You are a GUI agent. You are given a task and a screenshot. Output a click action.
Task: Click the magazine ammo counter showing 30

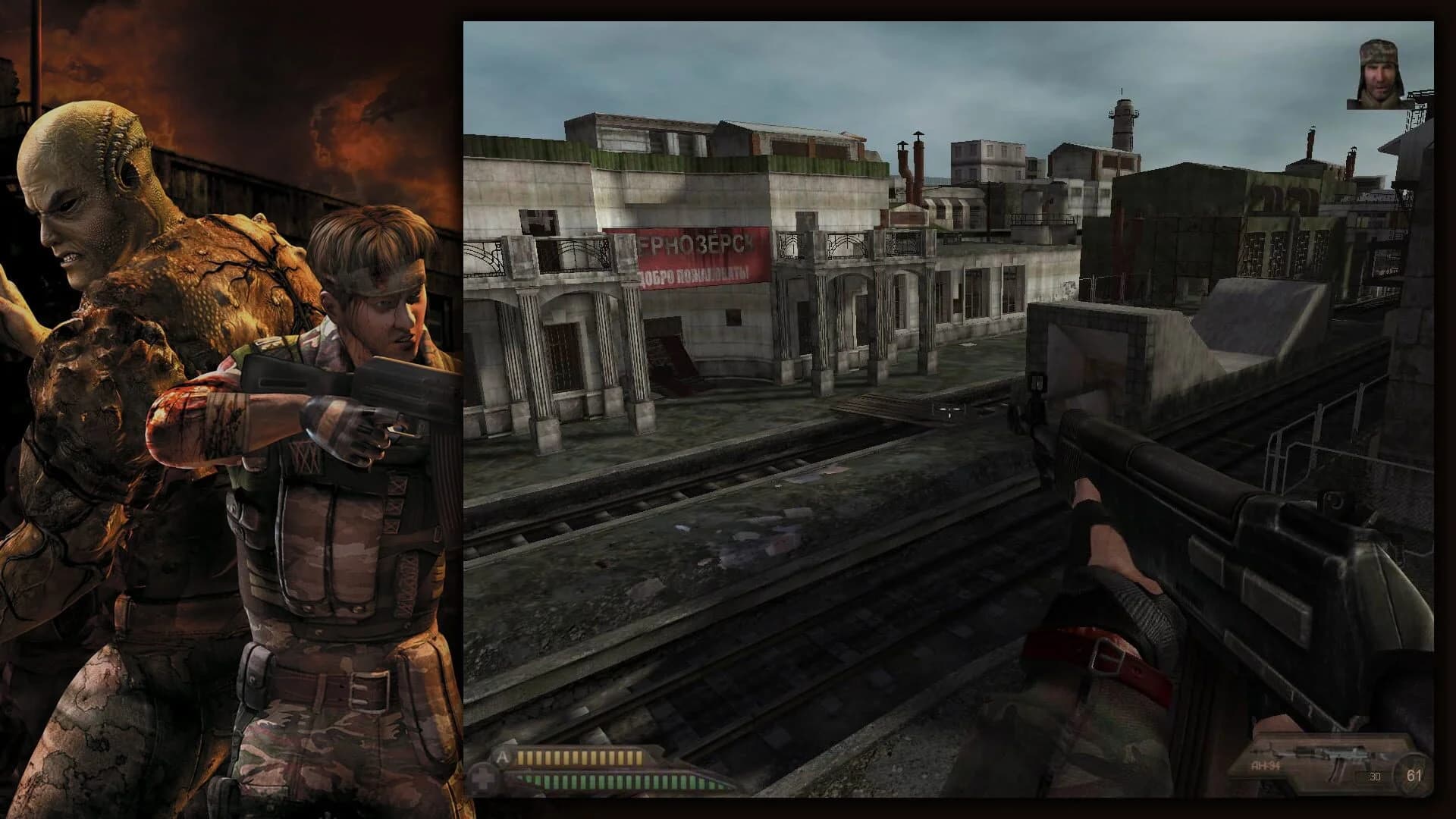1374,776
